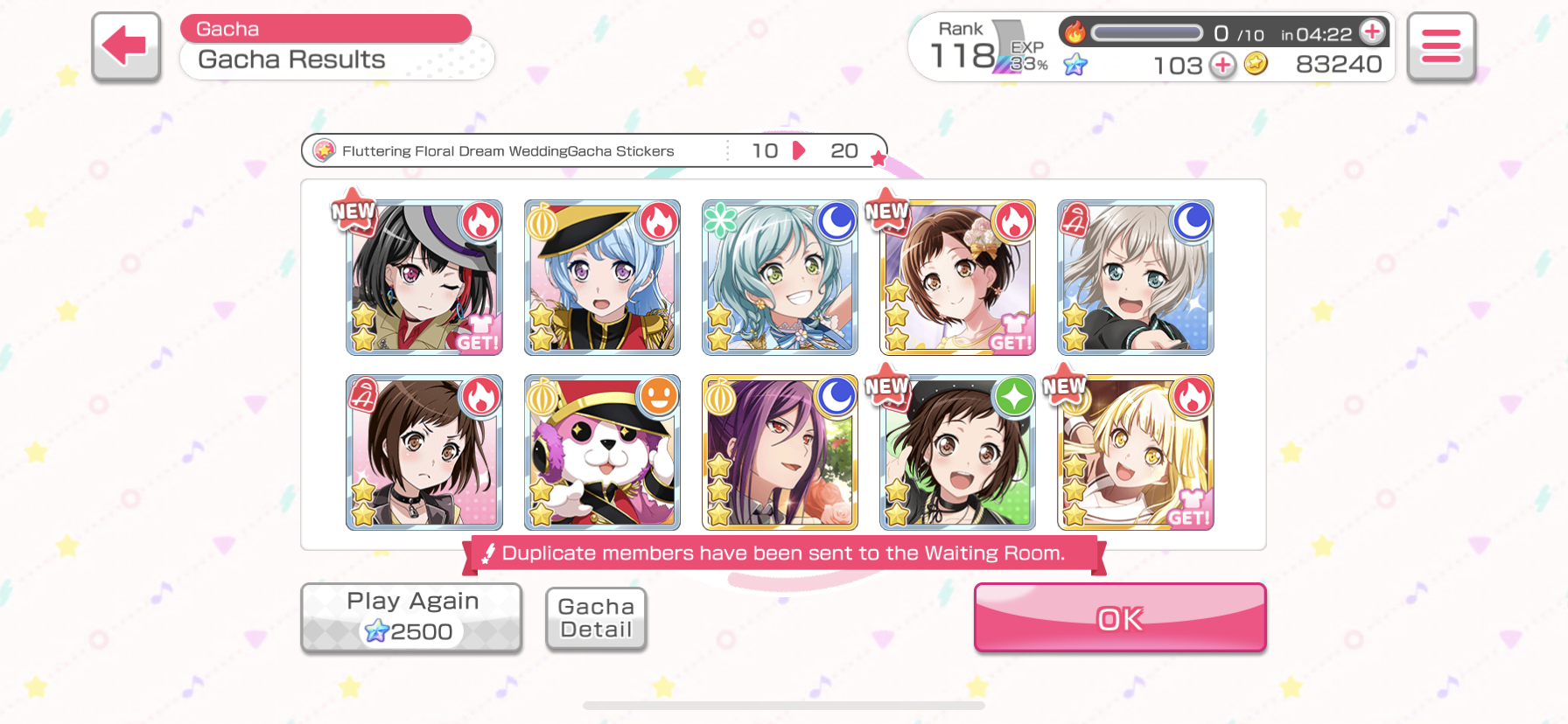
Task: Open Gacha Detail
Action: [x=596, y=618]
